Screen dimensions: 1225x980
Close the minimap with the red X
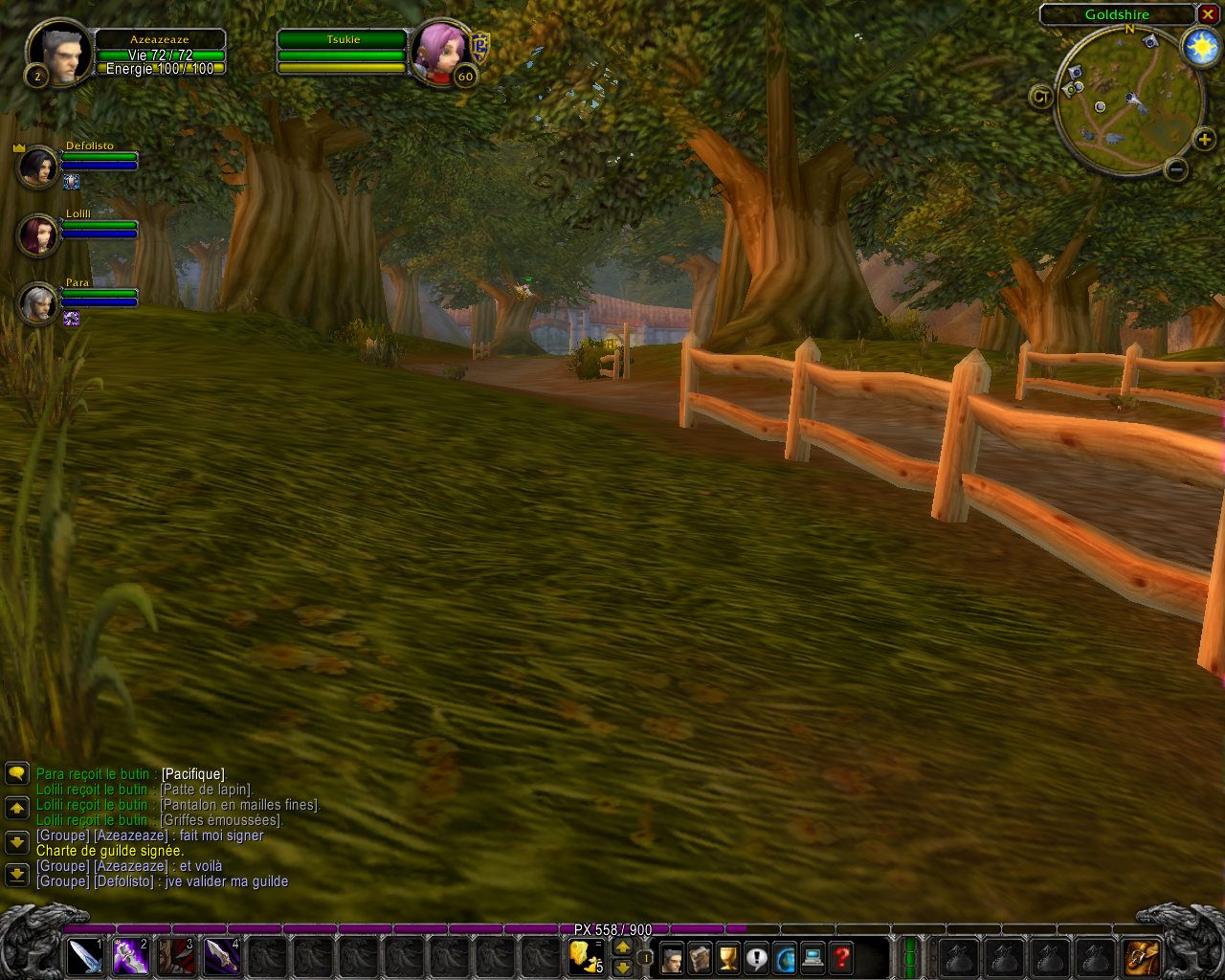point(1208,14)
